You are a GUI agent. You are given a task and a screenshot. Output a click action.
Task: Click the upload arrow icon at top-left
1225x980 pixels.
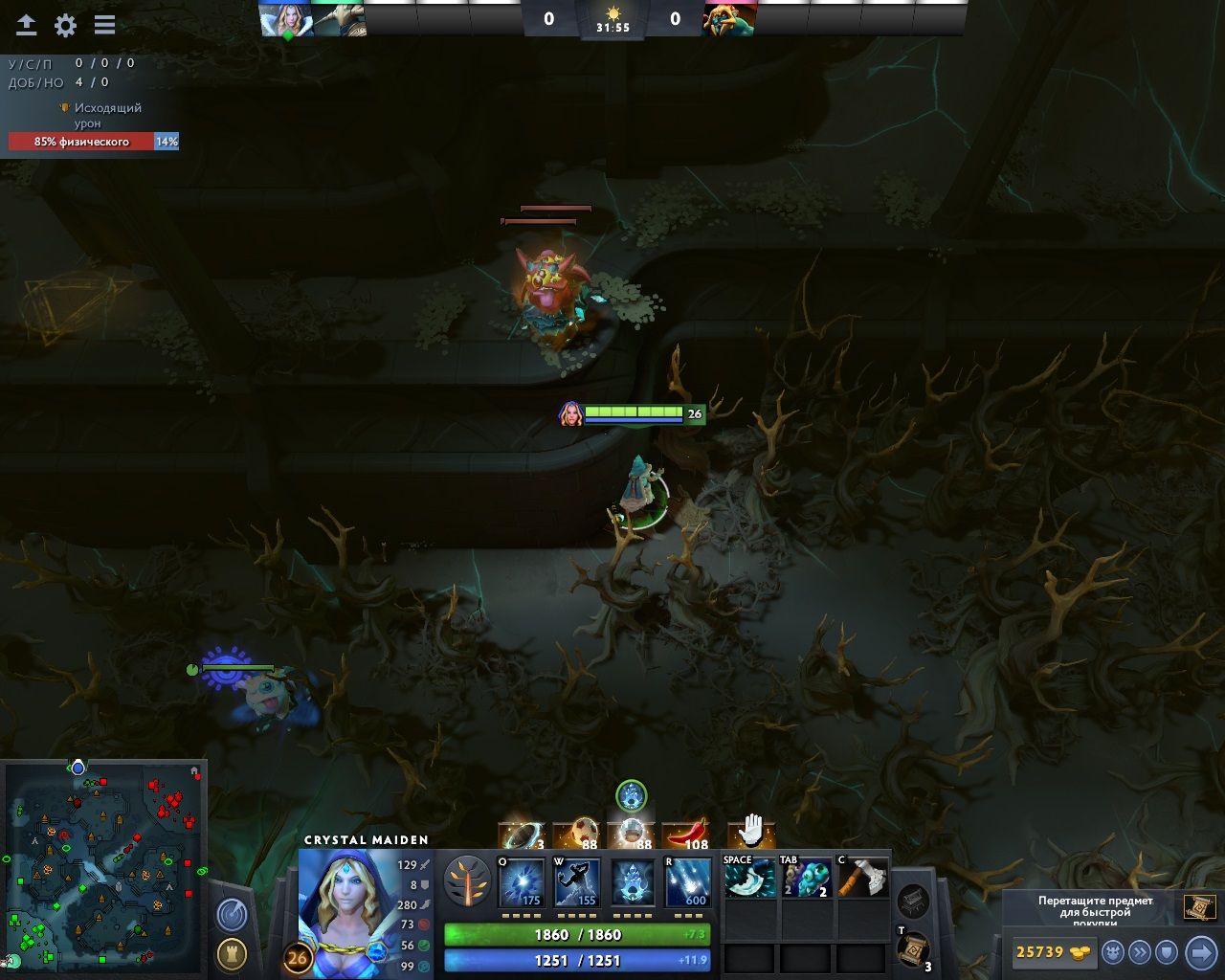coord(27,26)
